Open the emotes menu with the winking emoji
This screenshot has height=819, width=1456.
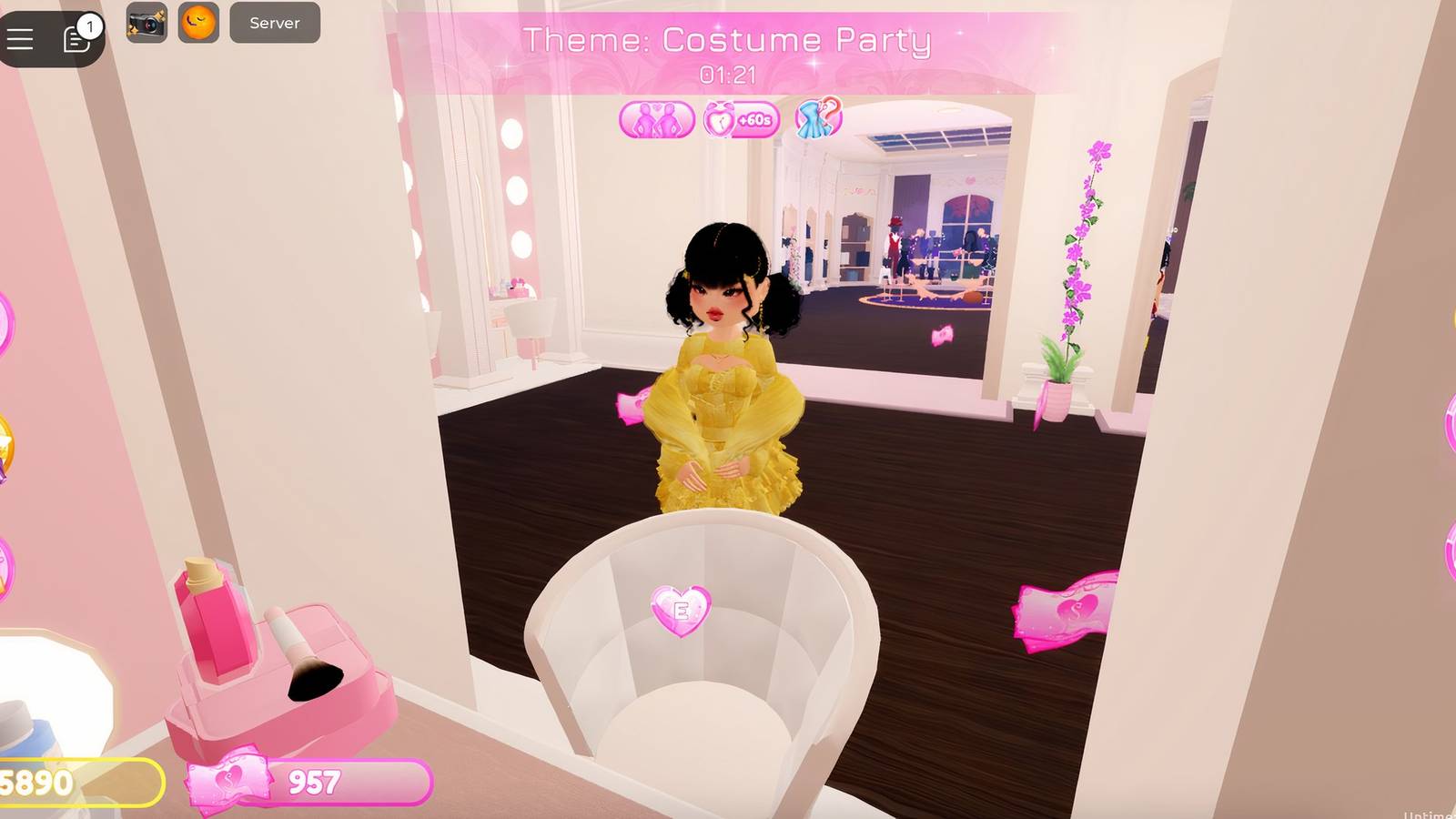click(199, 25)
